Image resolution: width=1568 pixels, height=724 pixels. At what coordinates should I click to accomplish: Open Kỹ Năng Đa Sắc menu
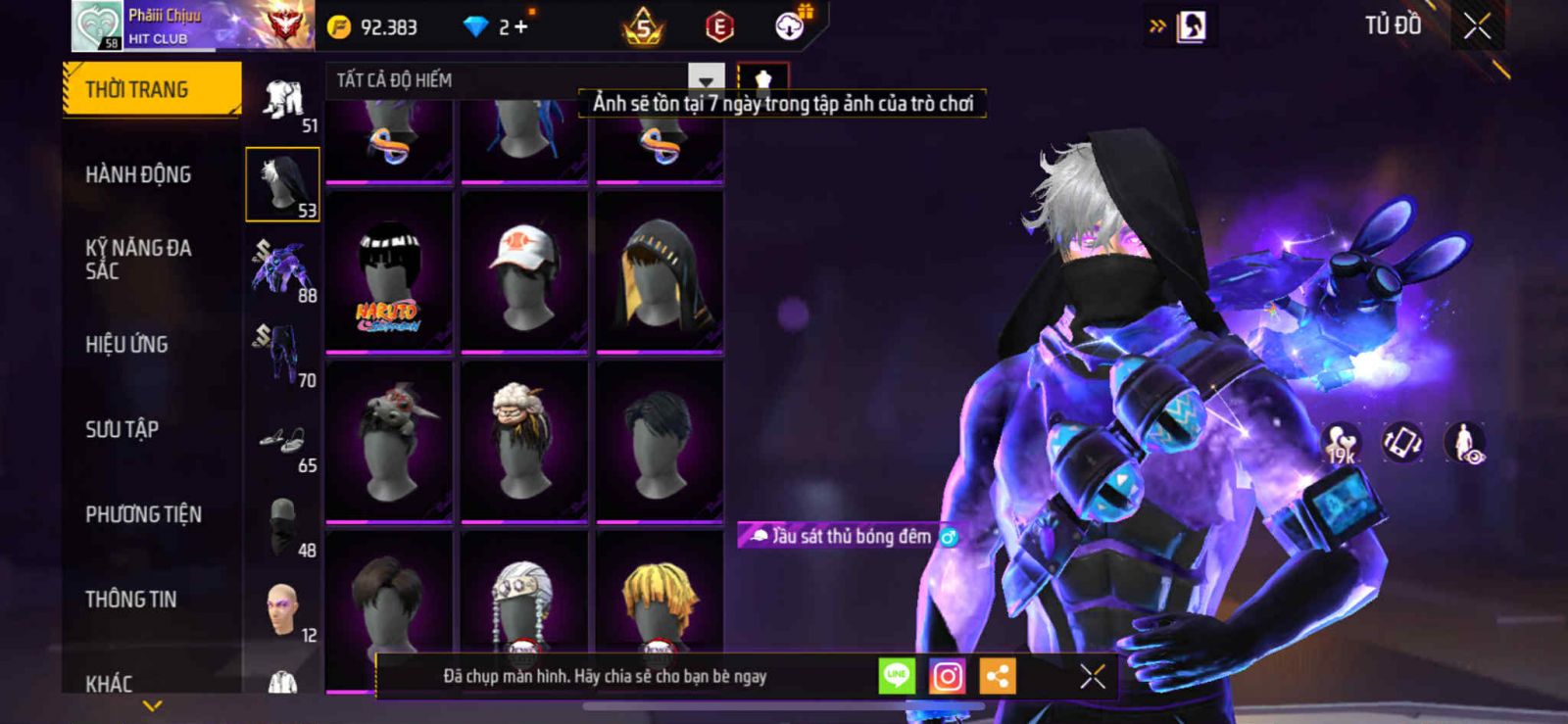[138, 259]
